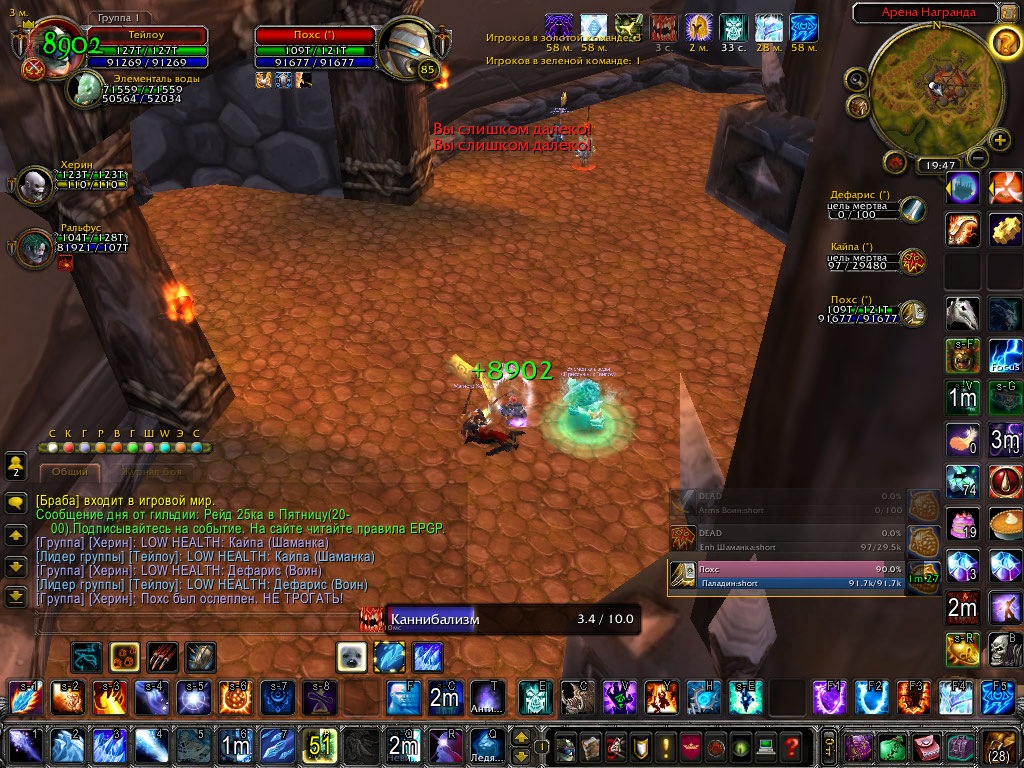Use the pink cake food item slot
Viewport: 1024px width, 768px height.
tap(963, 522)
